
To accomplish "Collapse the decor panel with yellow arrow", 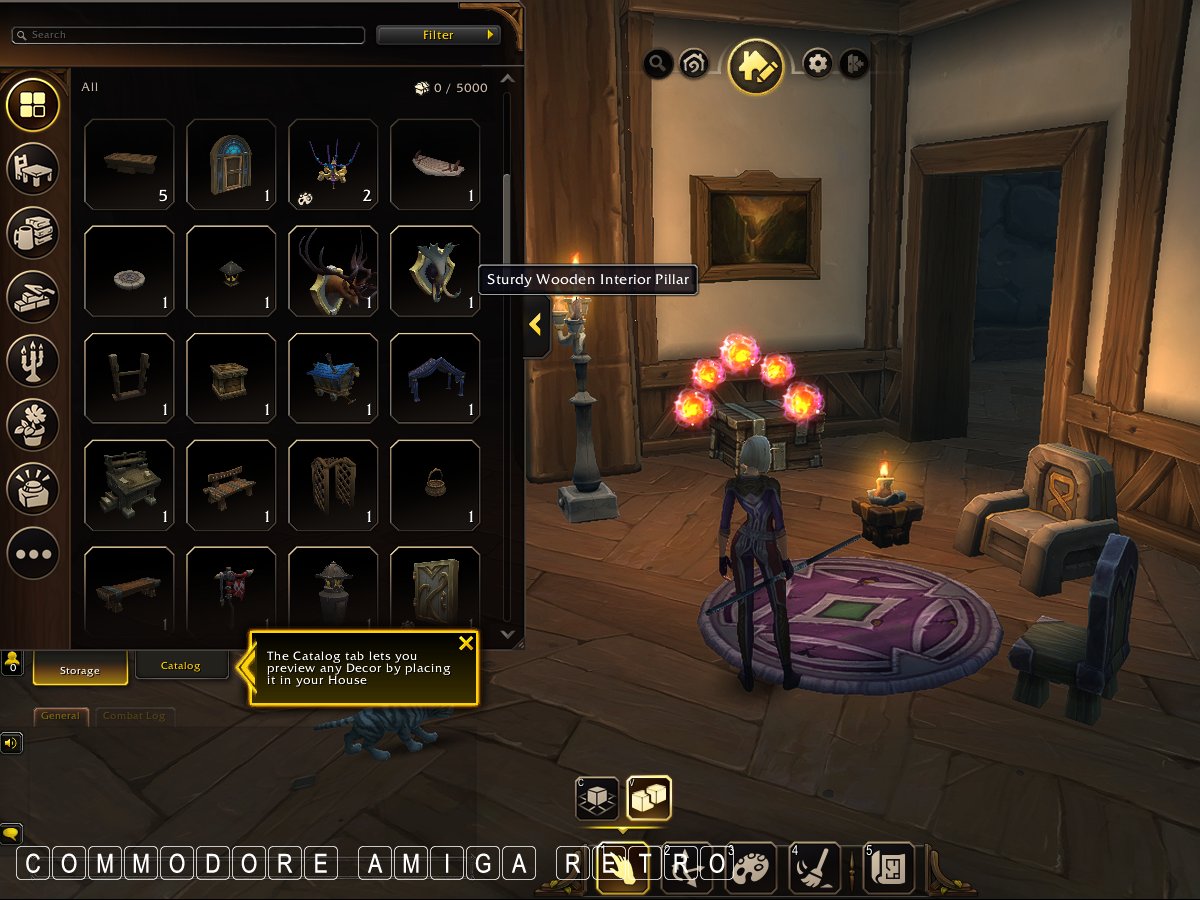I will 535,325.
